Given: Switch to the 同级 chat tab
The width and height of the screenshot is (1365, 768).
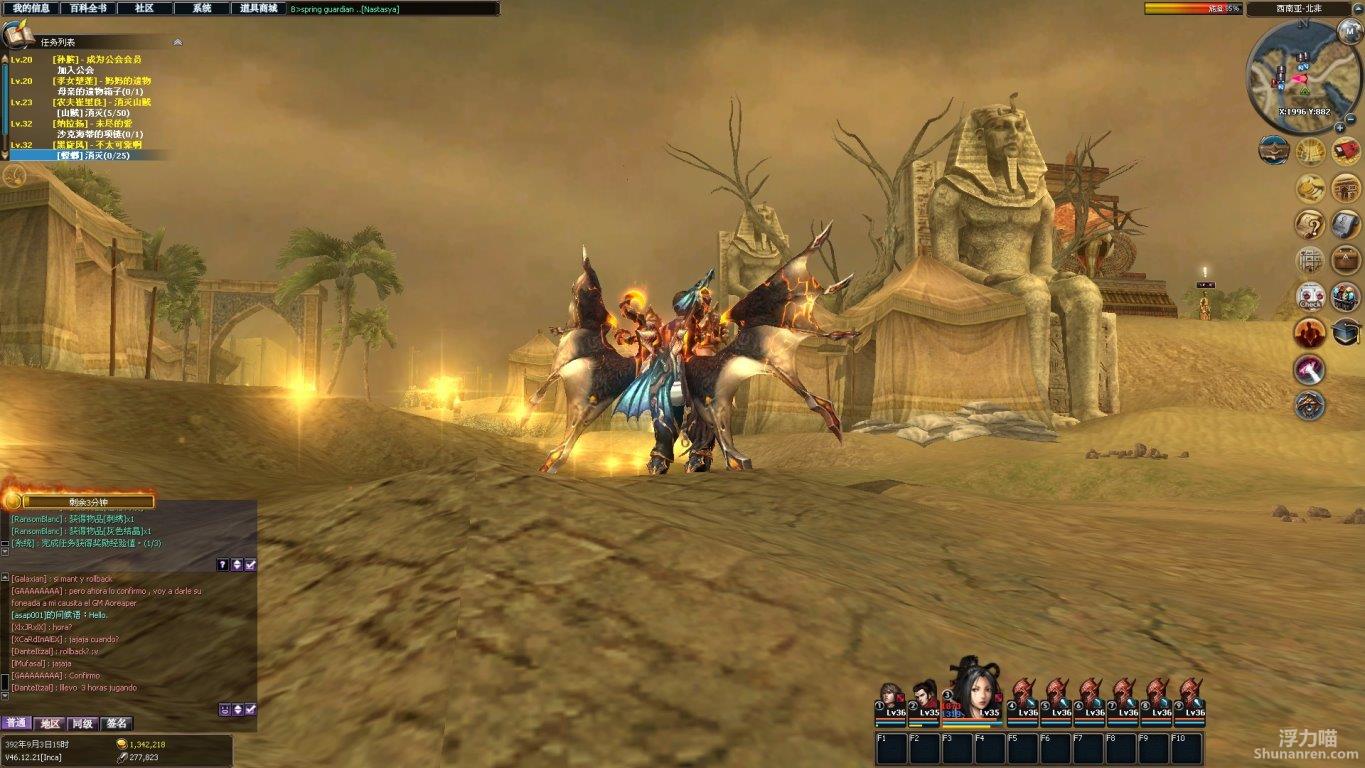Looking at the screenshot, I should click(82, 723).
